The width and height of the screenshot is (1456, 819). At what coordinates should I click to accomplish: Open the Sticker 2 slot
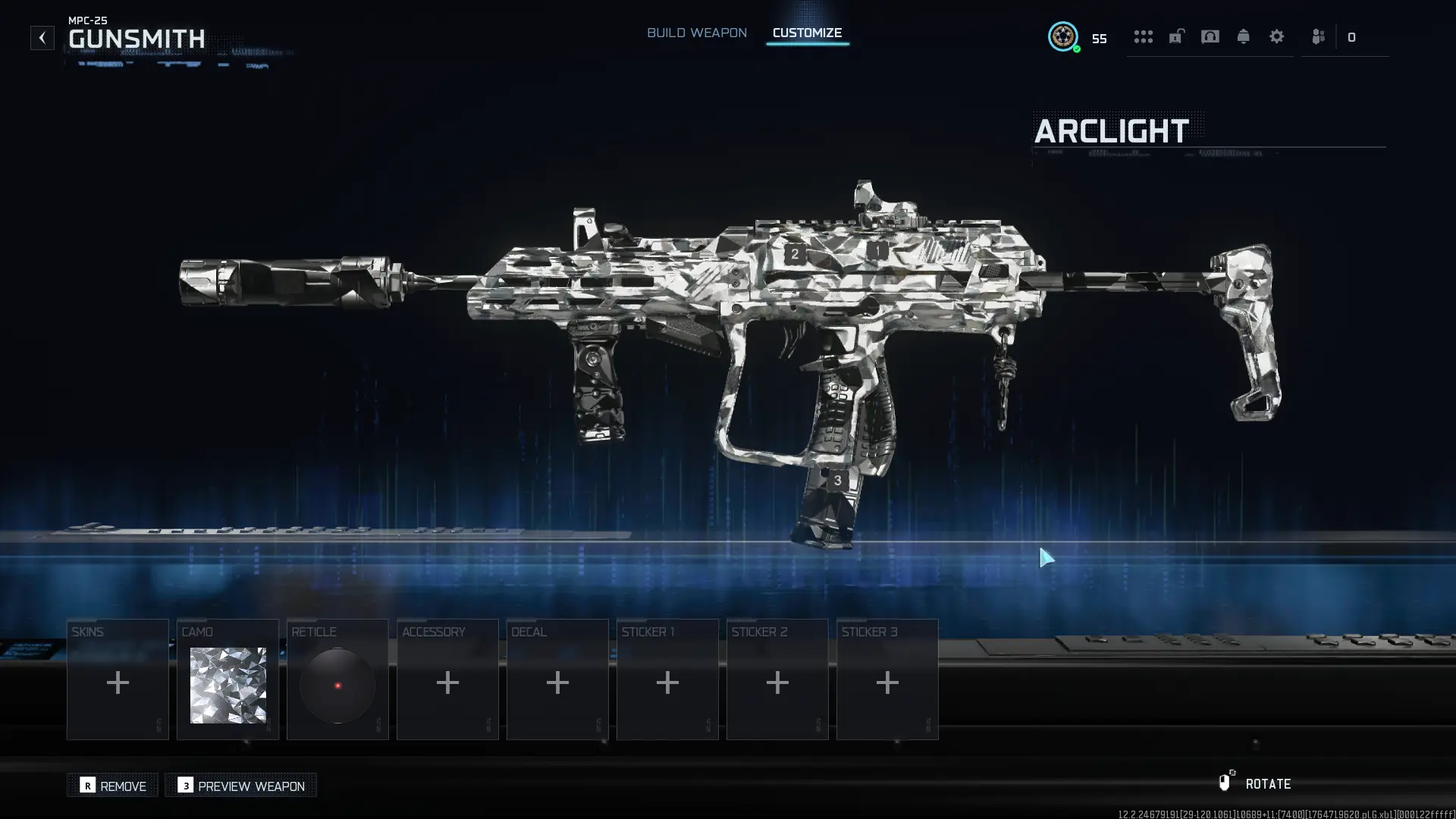777,681
